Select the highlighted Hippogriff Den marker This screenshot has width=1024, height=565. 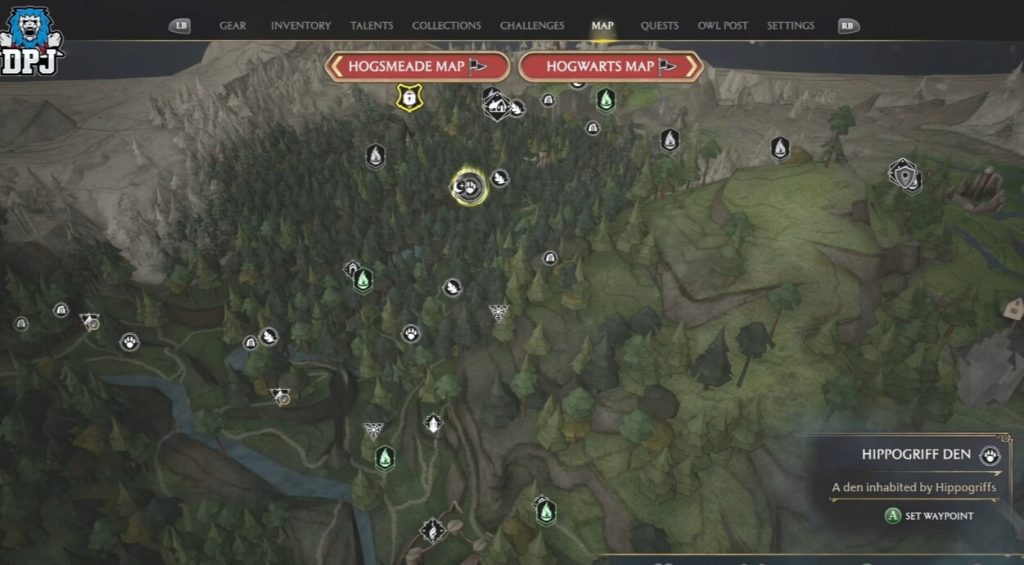(x=469, y=186)
